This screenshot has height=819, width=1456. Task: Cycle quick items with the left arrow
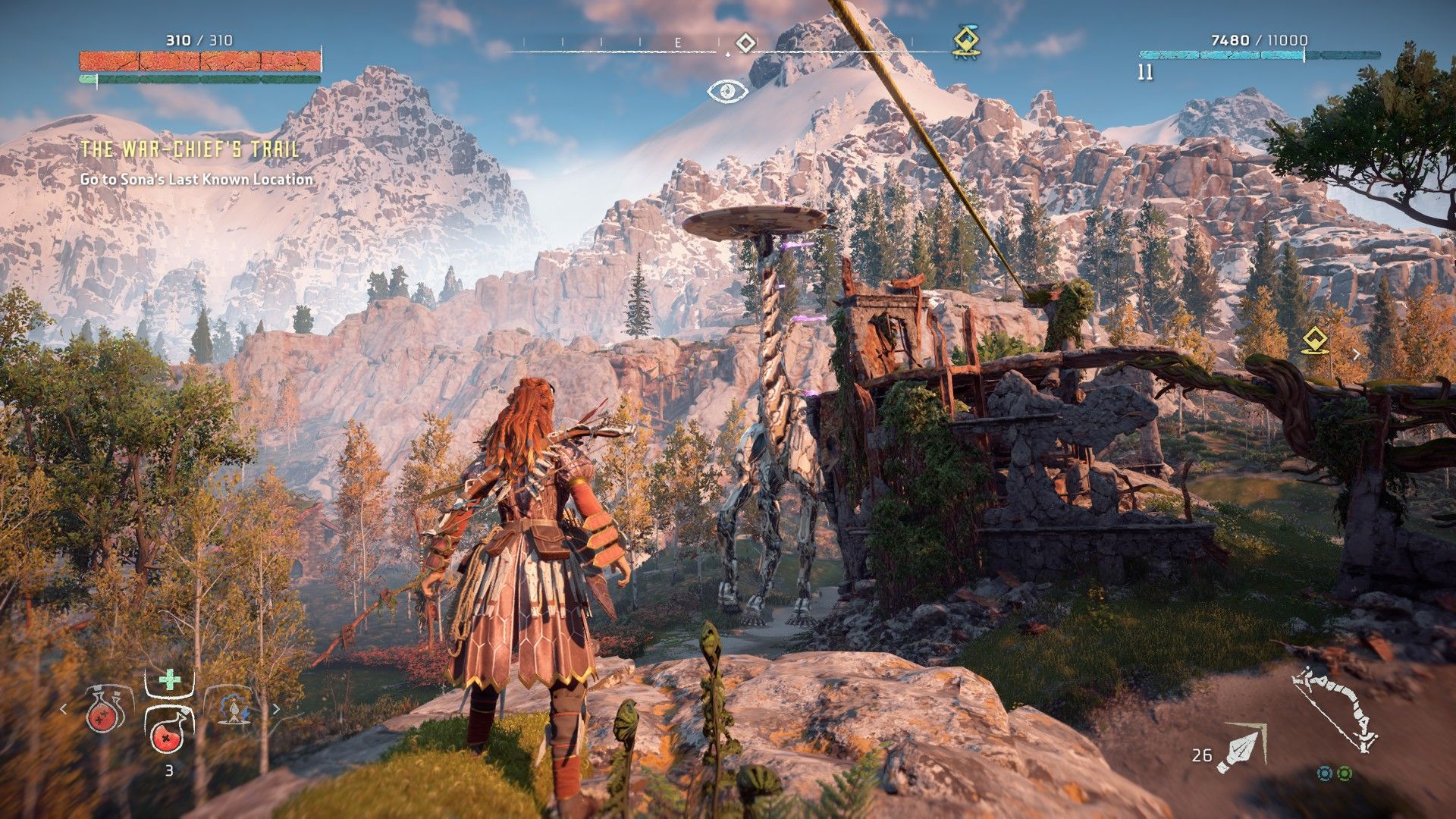pyautogui.click(x=64, y=709)
